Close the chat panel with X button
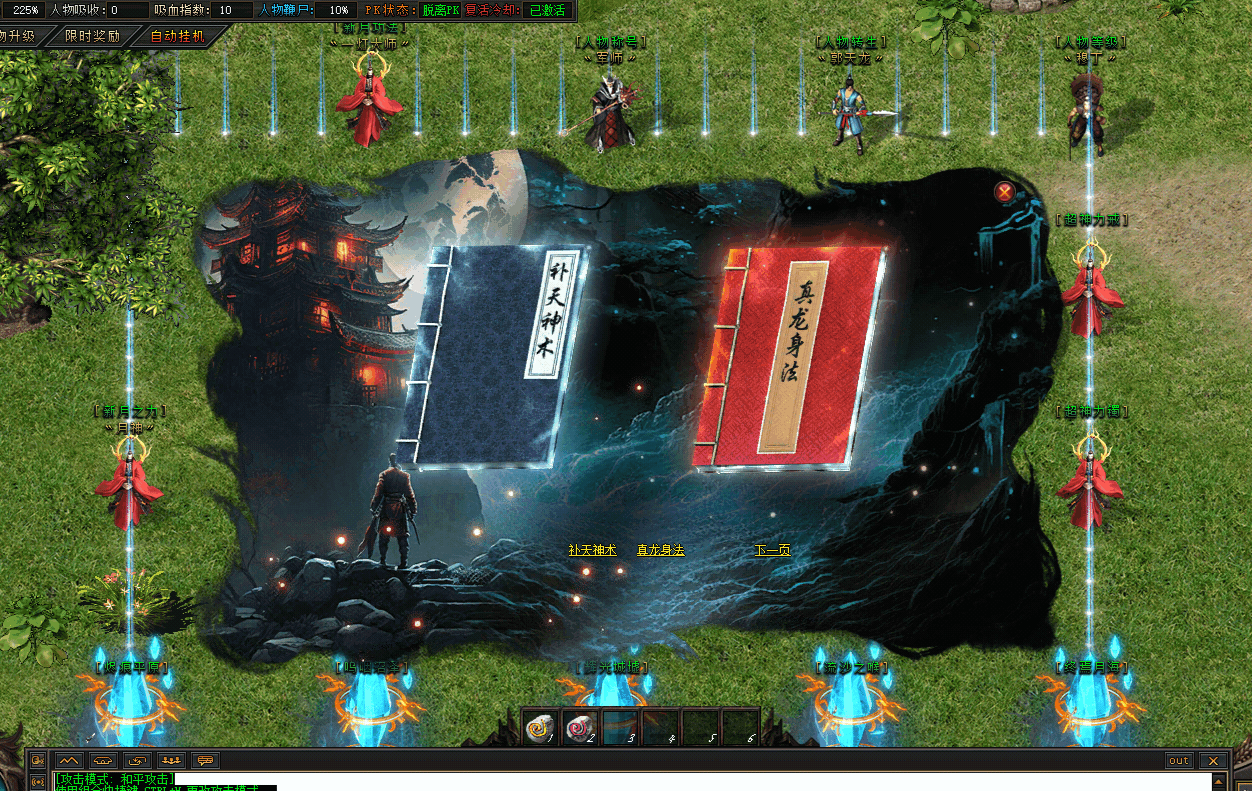This screenshot has height=791, width=1252. click(1213, 761)
